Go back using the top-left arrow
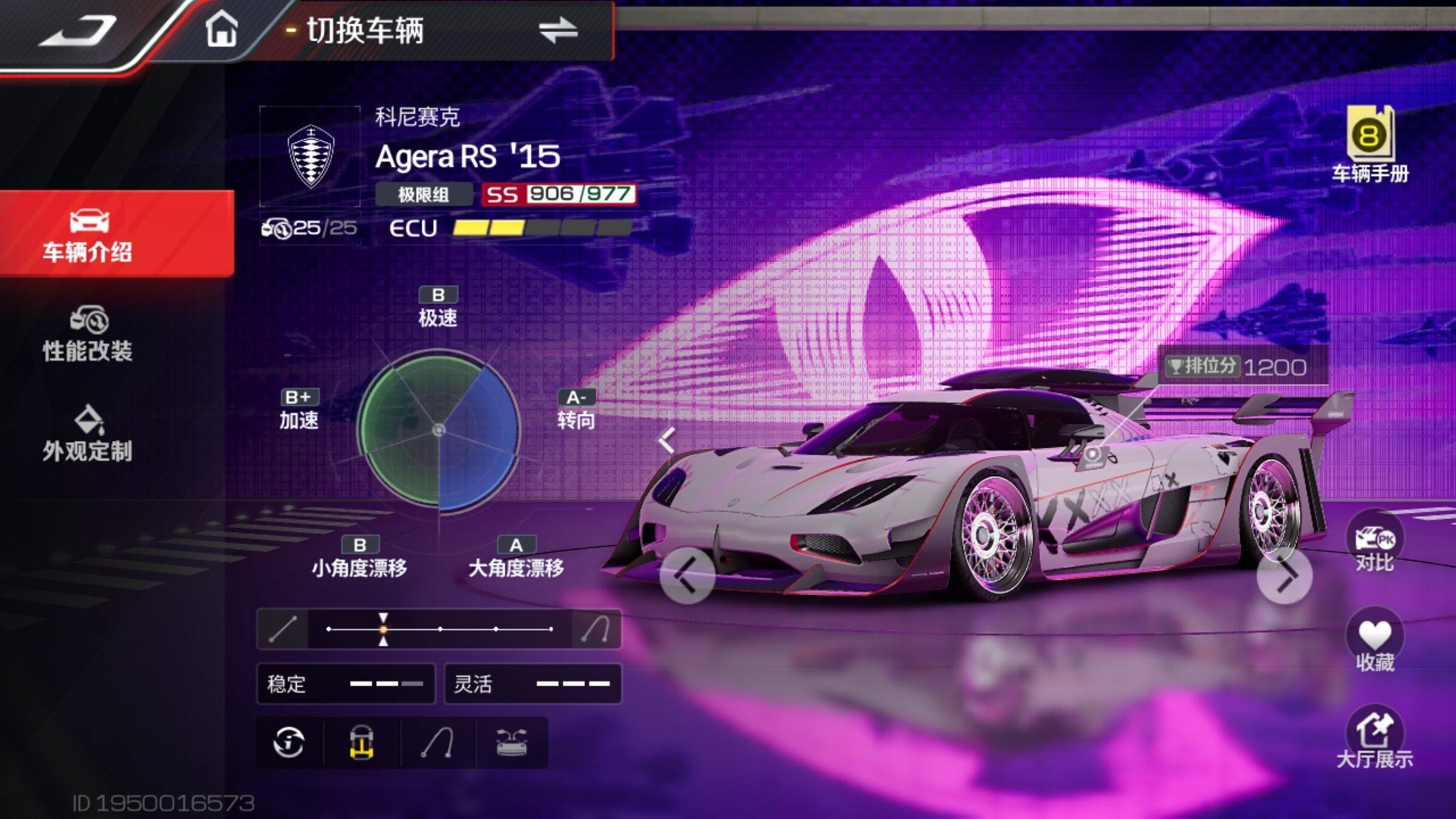1456x819 pixels. pos(79,30)
